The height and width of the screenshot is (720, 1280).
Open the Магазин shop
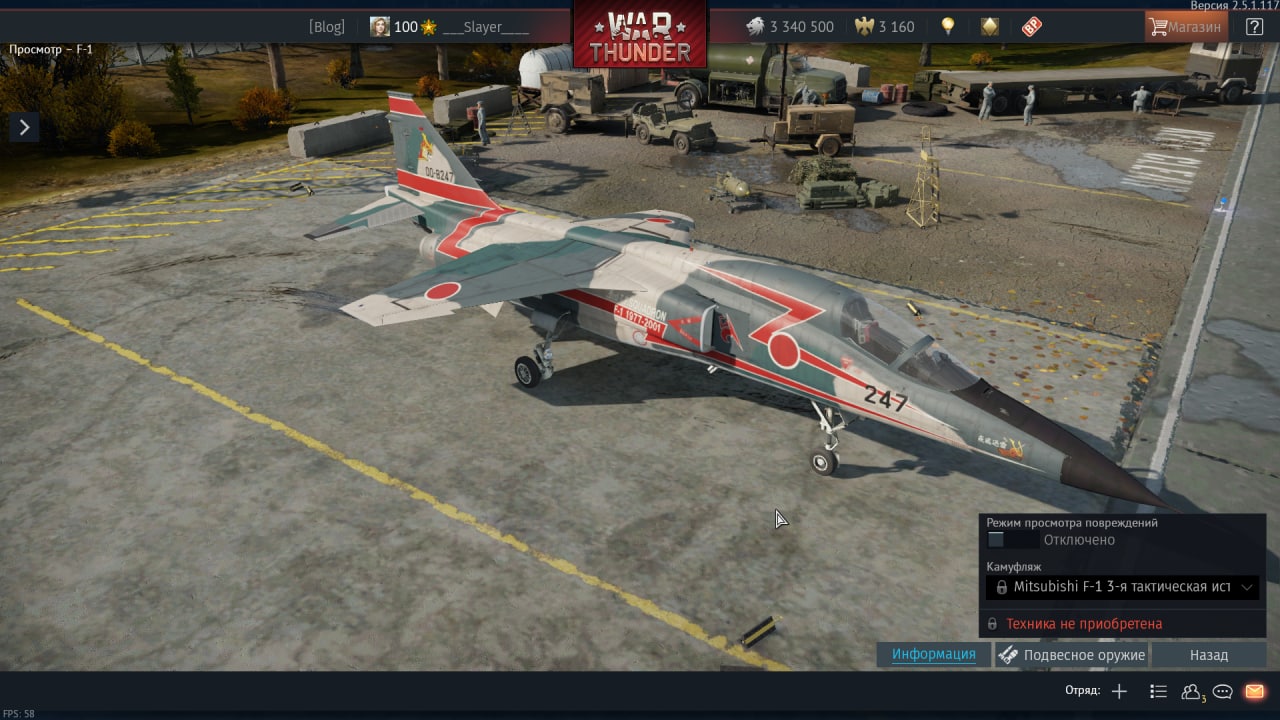click(1186, 27)
